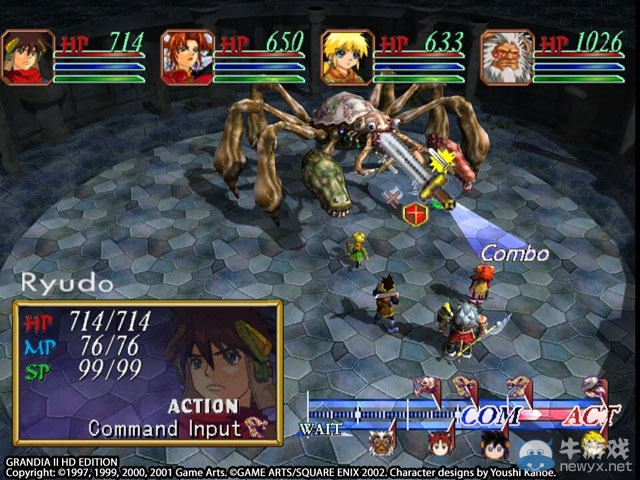Select the crossed-out X escape command

392,197
